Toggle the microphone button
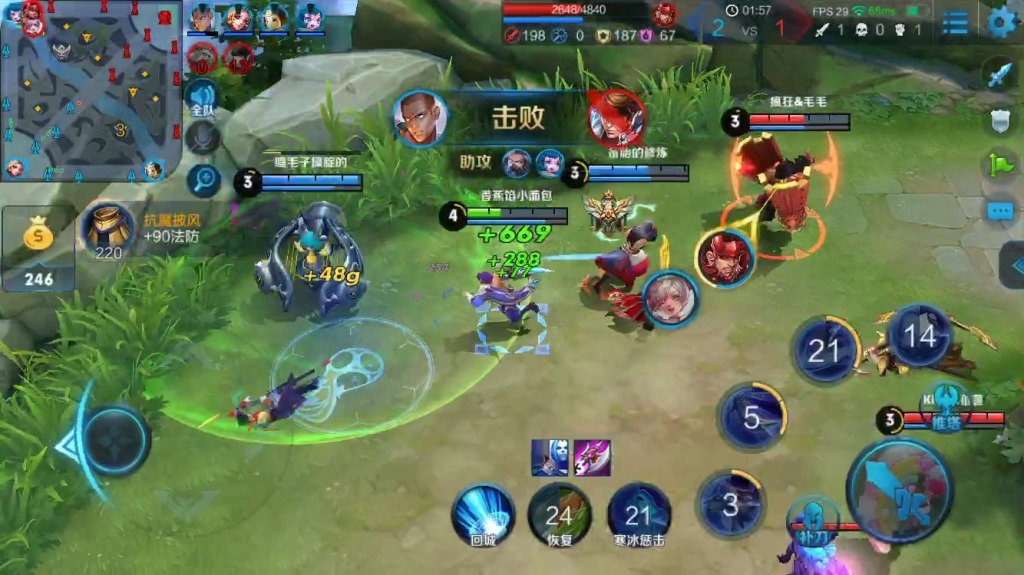Image resolution: width=1024 pixels, height=575 pixels. 203,138
